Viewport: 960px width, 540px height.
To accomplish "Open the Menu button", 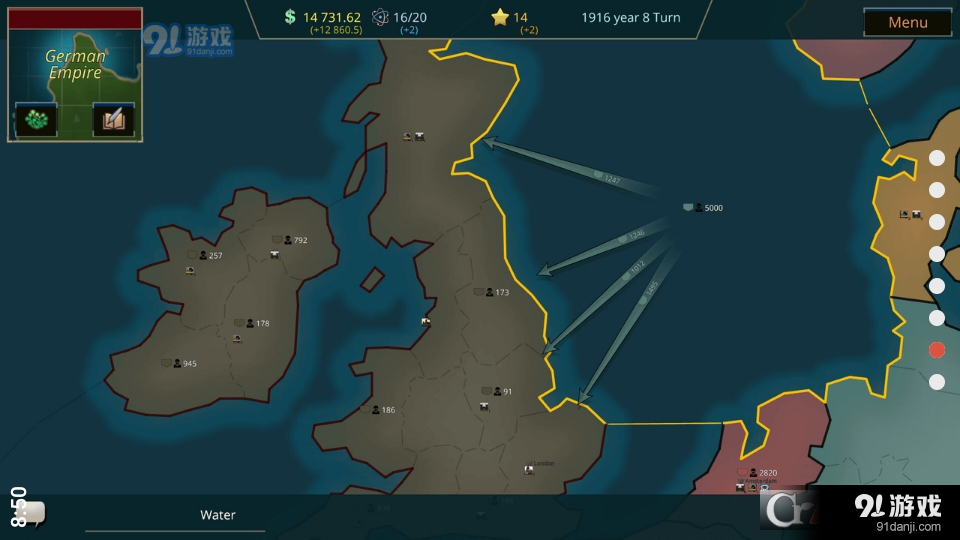I will (907, 22).
